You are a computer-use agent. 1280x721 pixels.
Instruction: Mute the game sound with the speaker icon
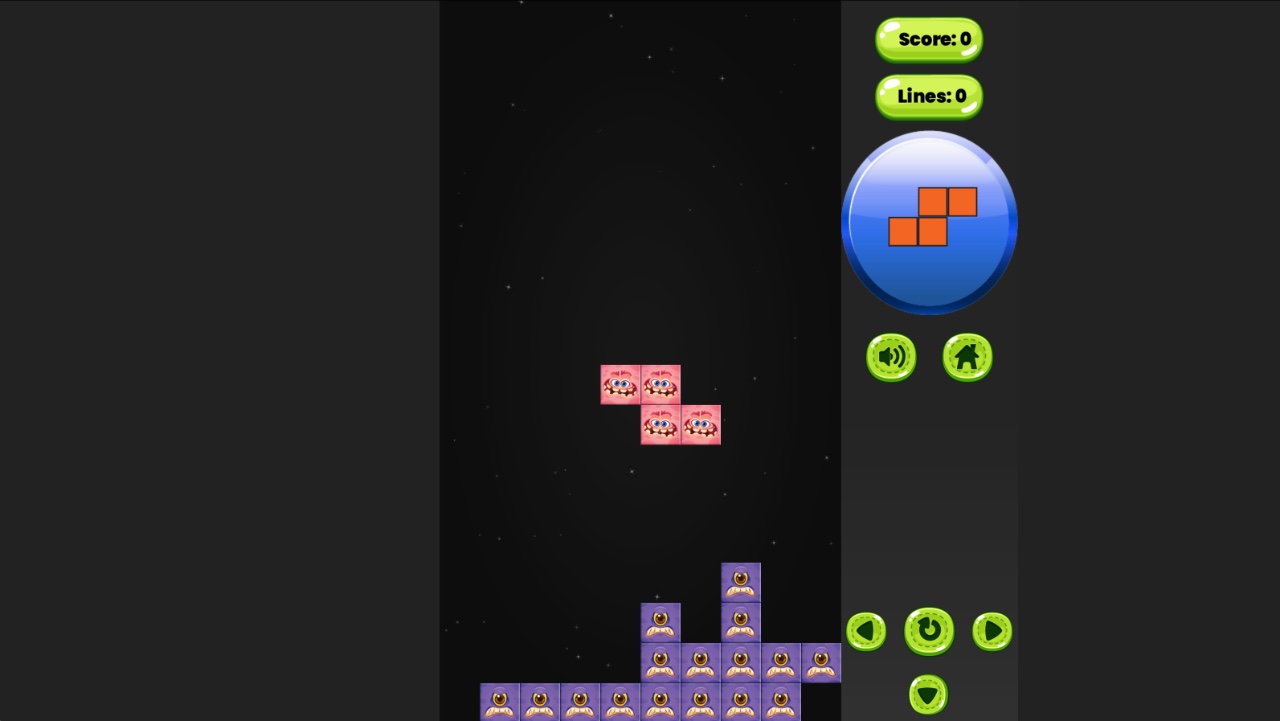click(890, 357)
